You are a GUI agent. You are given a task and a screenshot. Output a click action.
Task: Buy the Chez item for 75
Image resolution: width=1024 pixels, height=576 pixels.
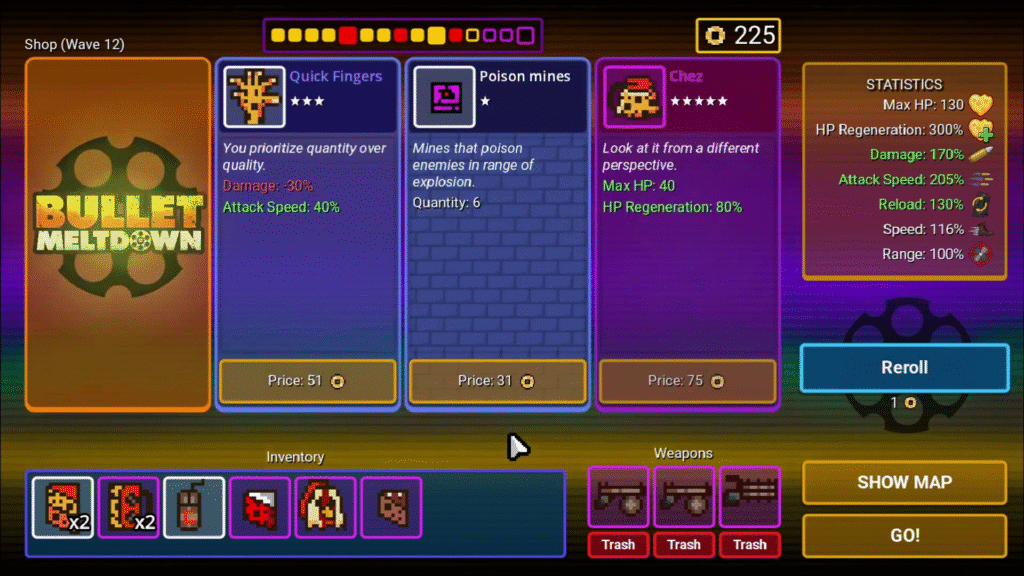688,381
